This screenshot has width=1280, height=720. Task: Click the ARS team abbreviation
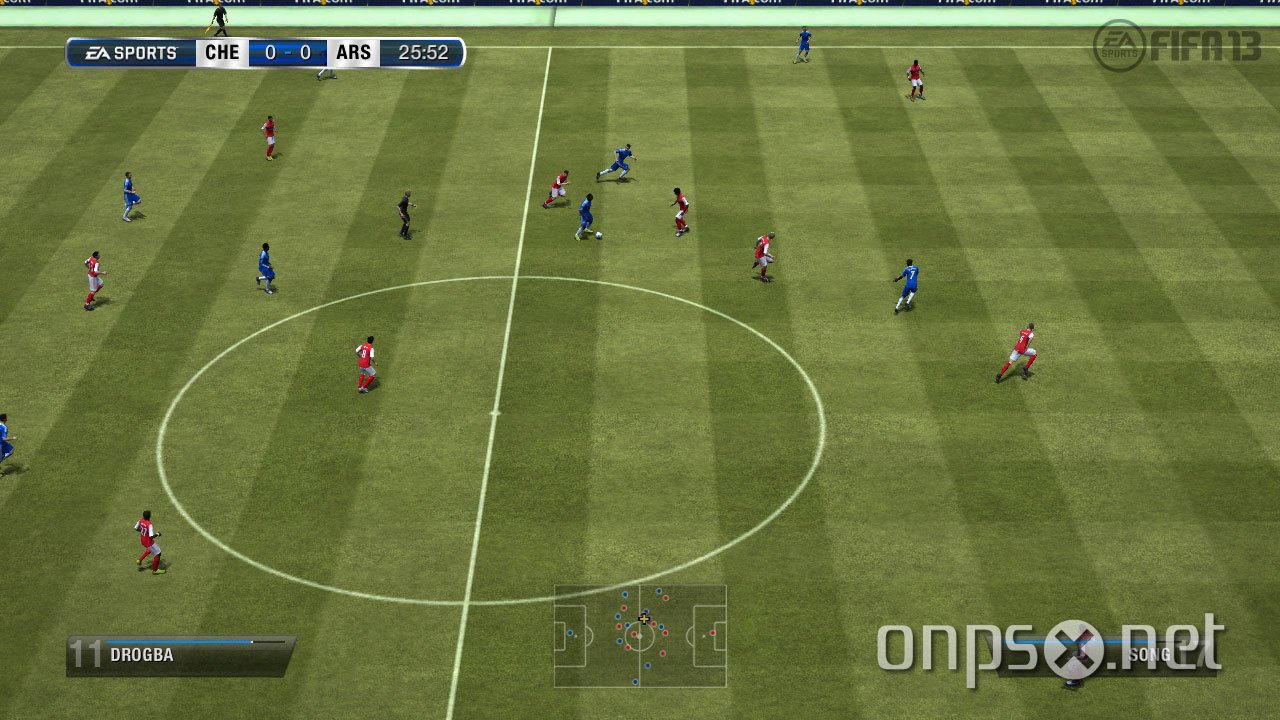pyautogui.click(x=352, y=52)
